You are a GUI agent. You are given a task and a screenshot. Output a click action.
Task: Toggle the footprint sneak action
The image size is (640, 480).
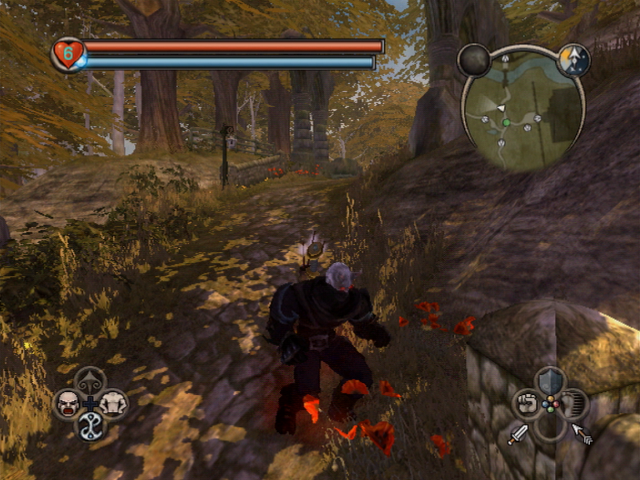(573, 404)
